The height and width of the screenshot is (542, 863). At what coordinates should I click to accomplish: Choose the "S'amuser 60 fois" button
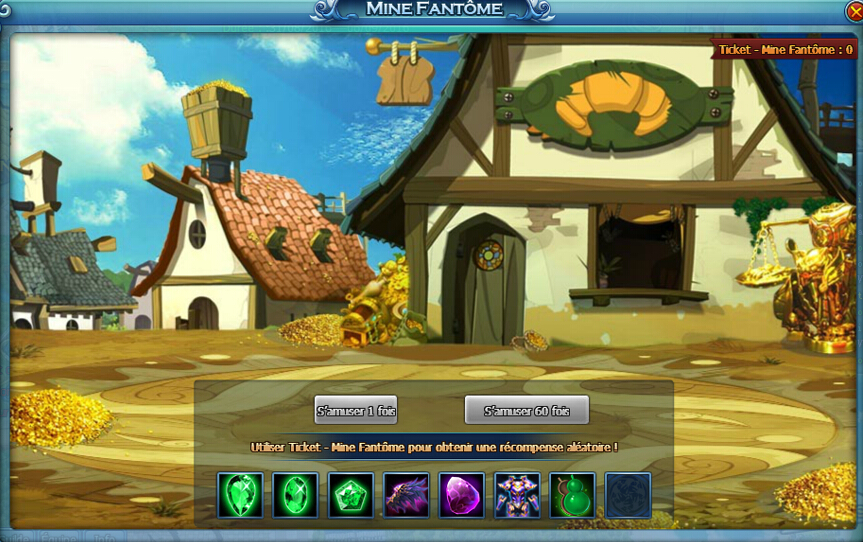coord(527,410)
